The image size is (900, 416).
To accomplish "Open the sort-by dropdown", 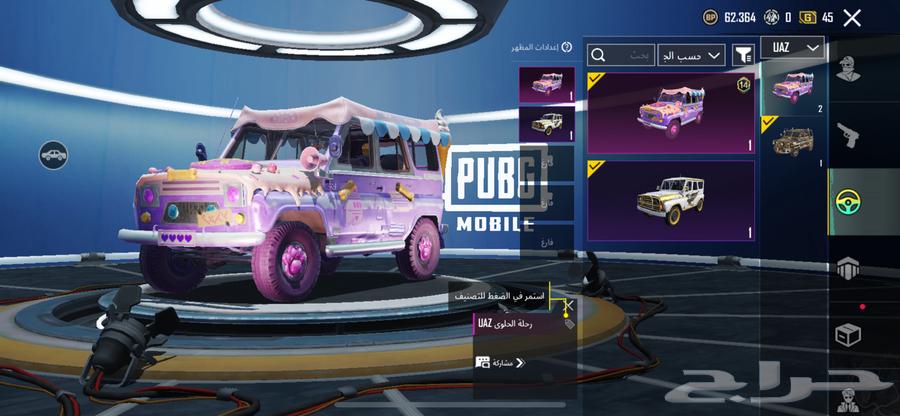I will [x=691, y=54].
